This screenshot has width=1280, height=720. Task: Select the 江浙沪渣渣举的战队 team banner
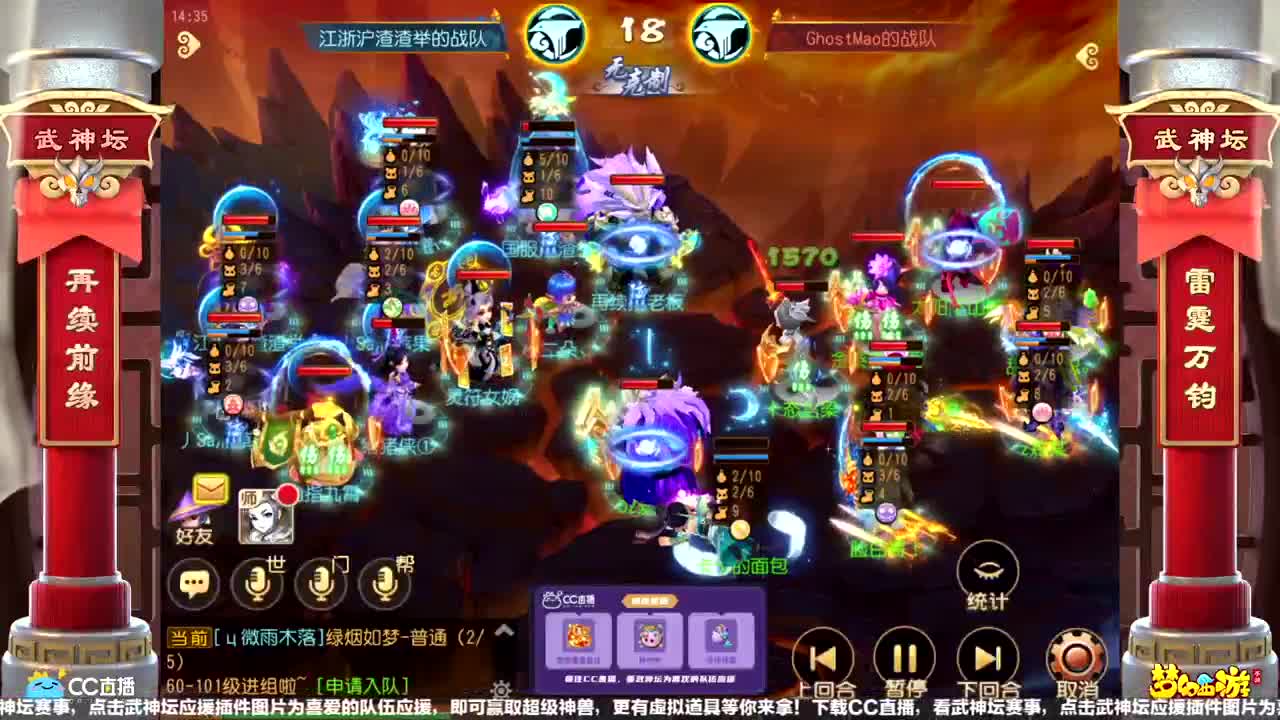click(400, 36)
